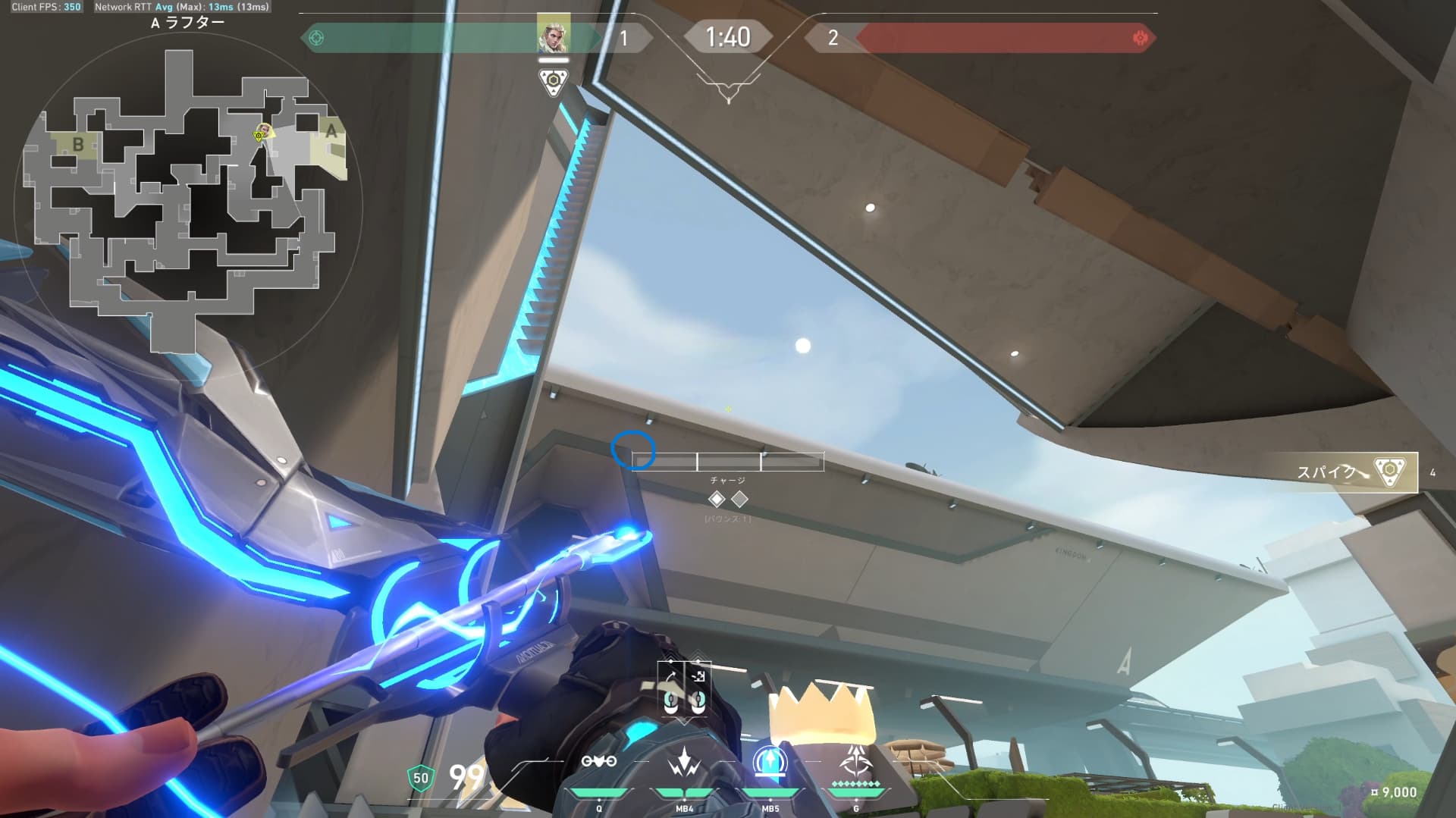Image resolution: width=1456 pixels, height=818 pixels.
Task: Select the A site marker on minimap
Action: click(x=331, y=130)
